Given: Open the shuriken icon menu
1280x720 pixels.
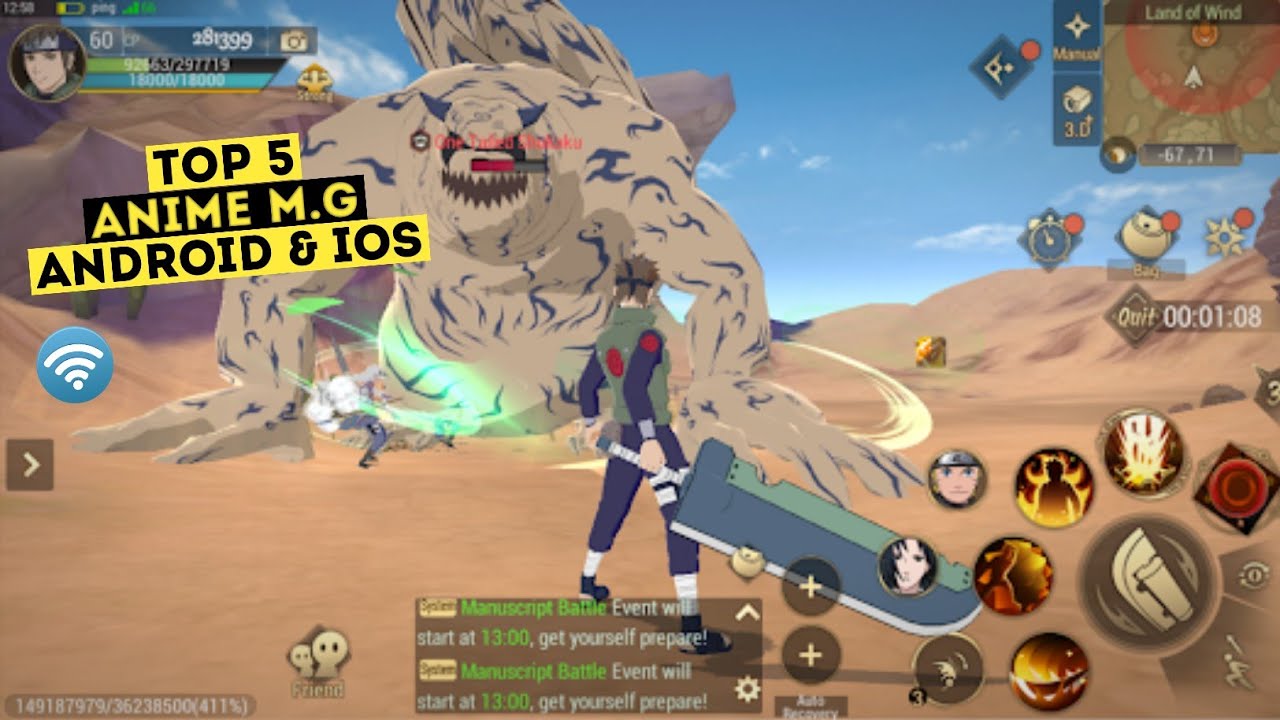Looking at the screenshot, I should click(1226, 236).
